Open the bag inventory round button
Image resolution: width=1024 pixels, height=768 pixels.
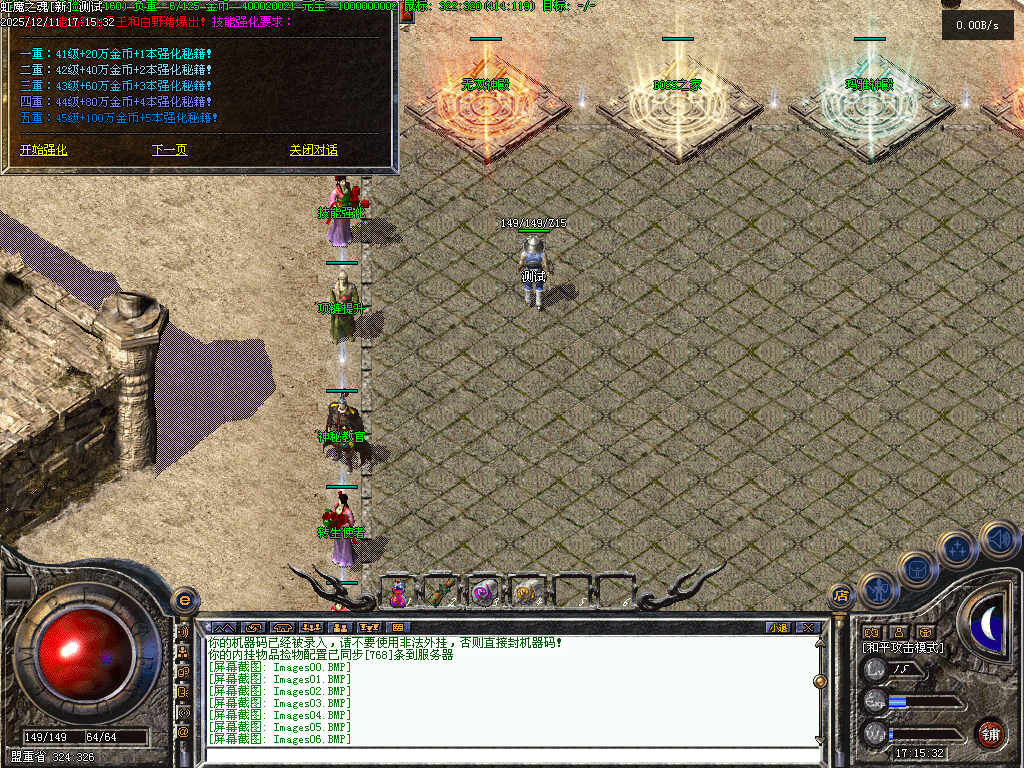917,568
